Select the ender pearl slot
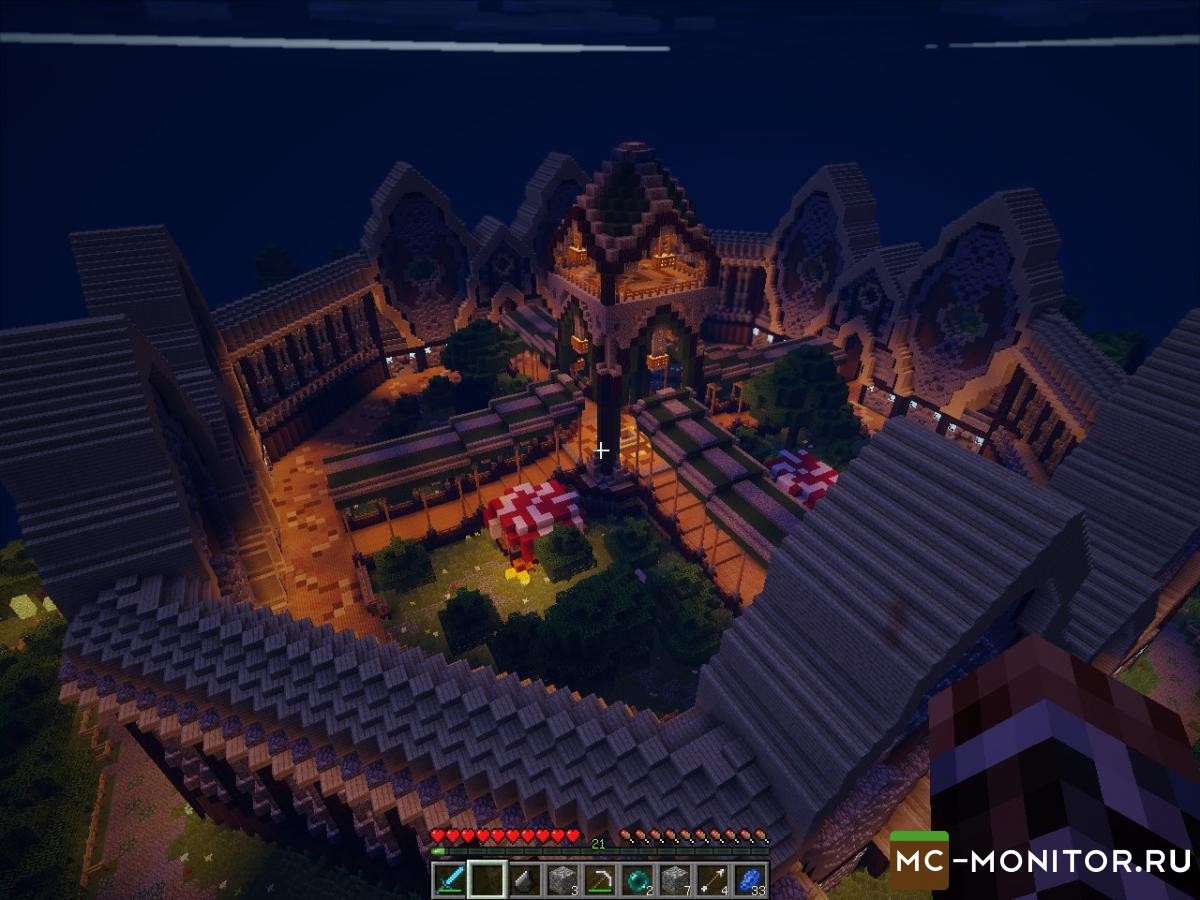 [x=636, y=879]
